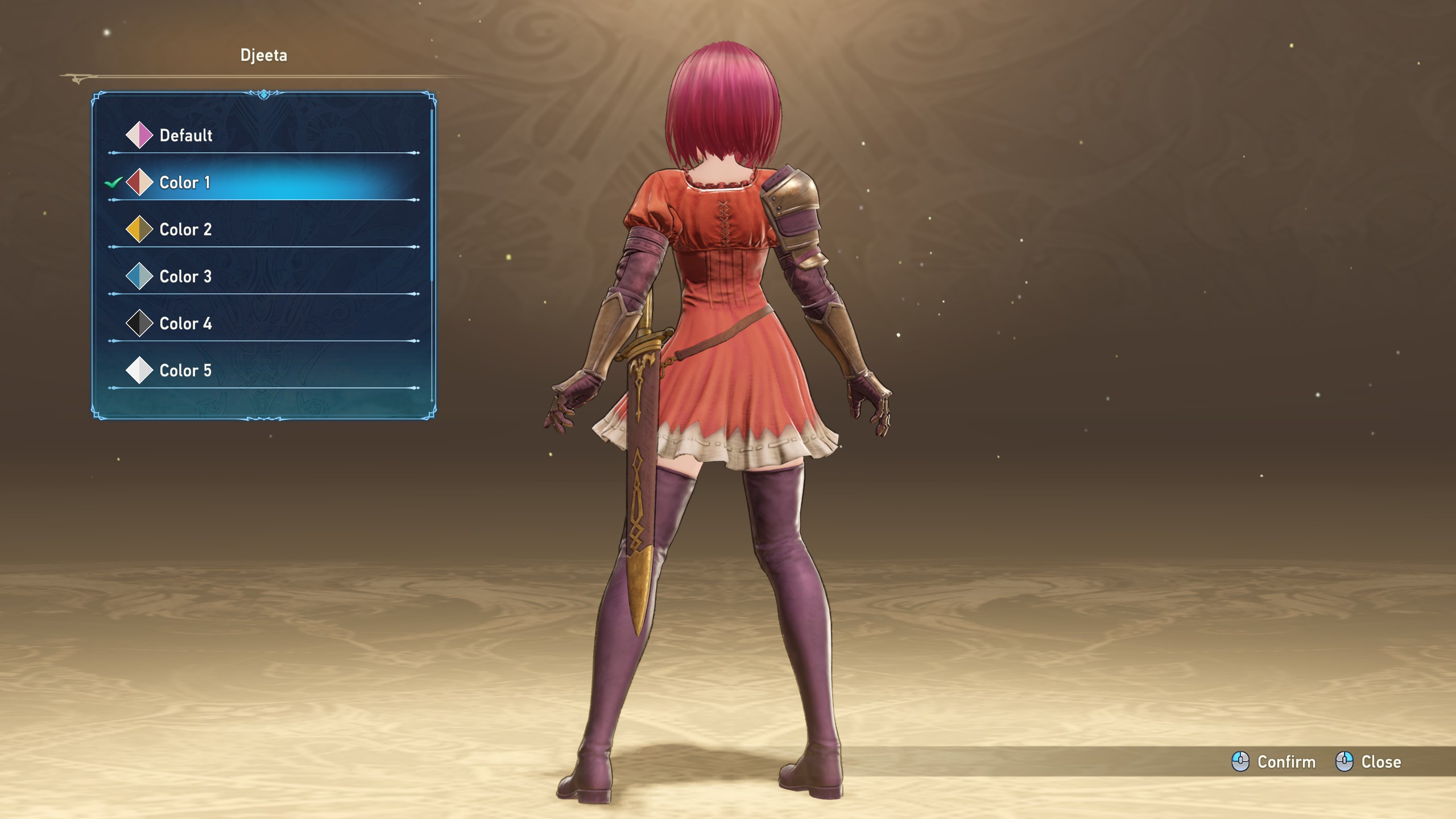Choose the Color 4 black palette
The image size is (1456, 819).
click(x=185, y=324)
